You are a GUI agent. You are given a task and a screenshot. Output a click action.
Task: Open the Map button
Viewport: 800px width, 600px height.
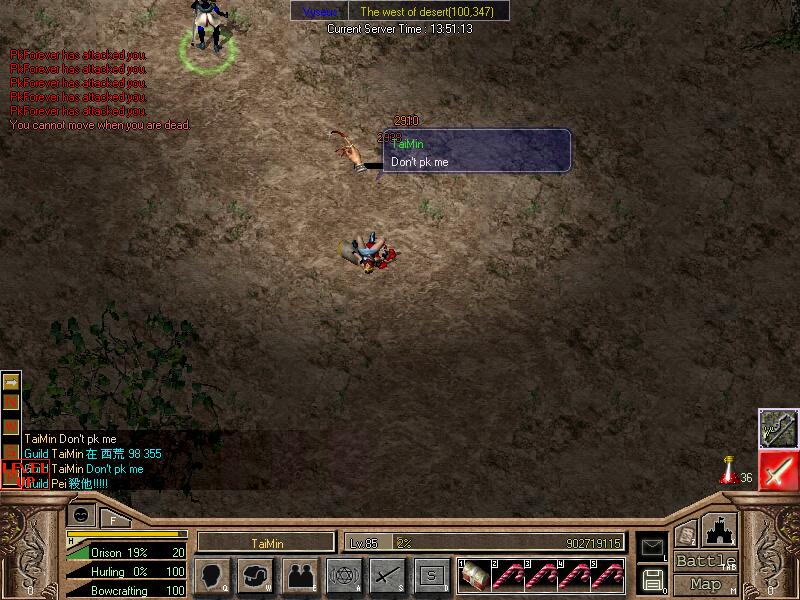pyautogui.click(x=706, y=583)
